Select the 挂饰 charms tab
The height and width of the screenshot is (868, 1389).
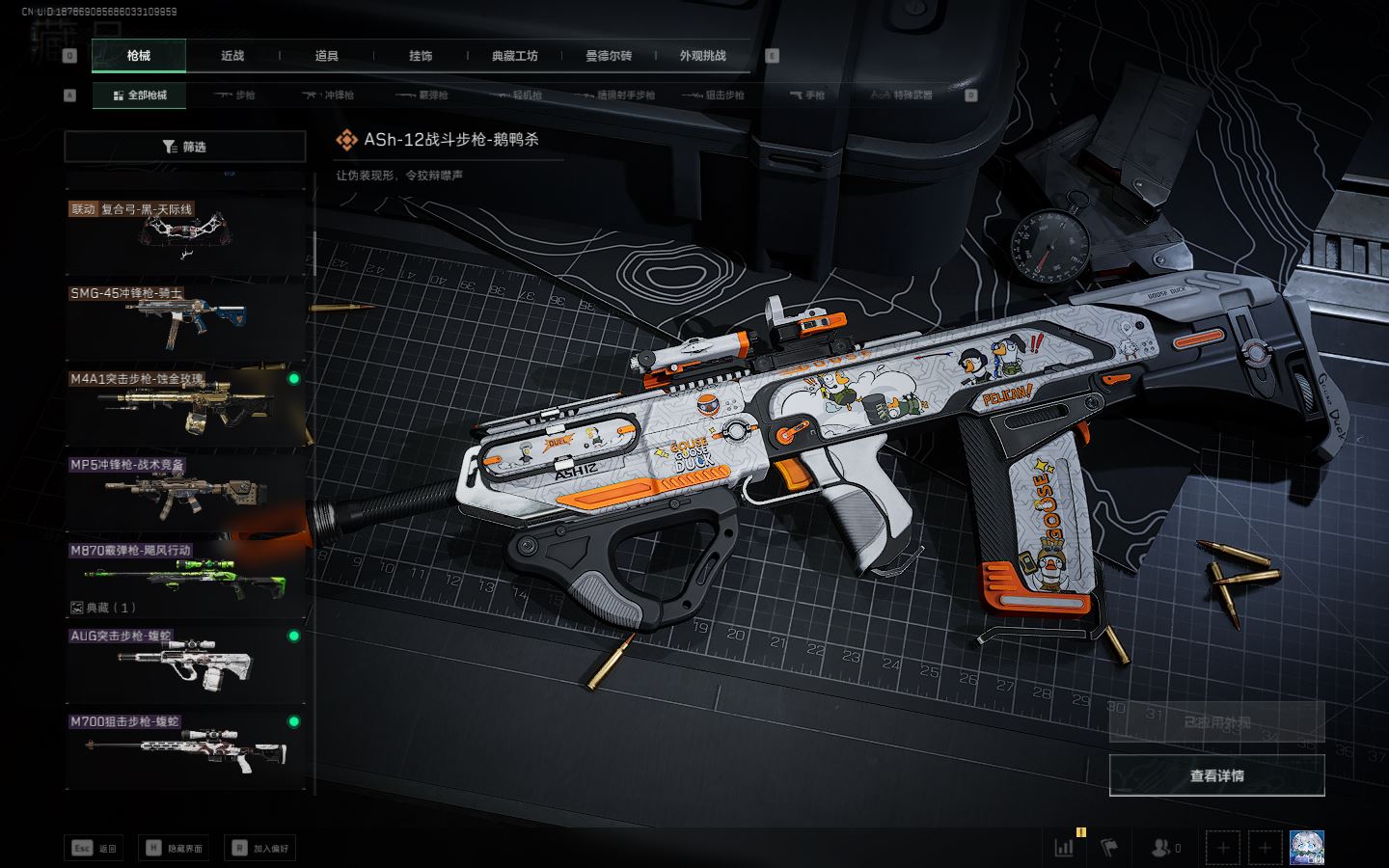click(421, 56)
